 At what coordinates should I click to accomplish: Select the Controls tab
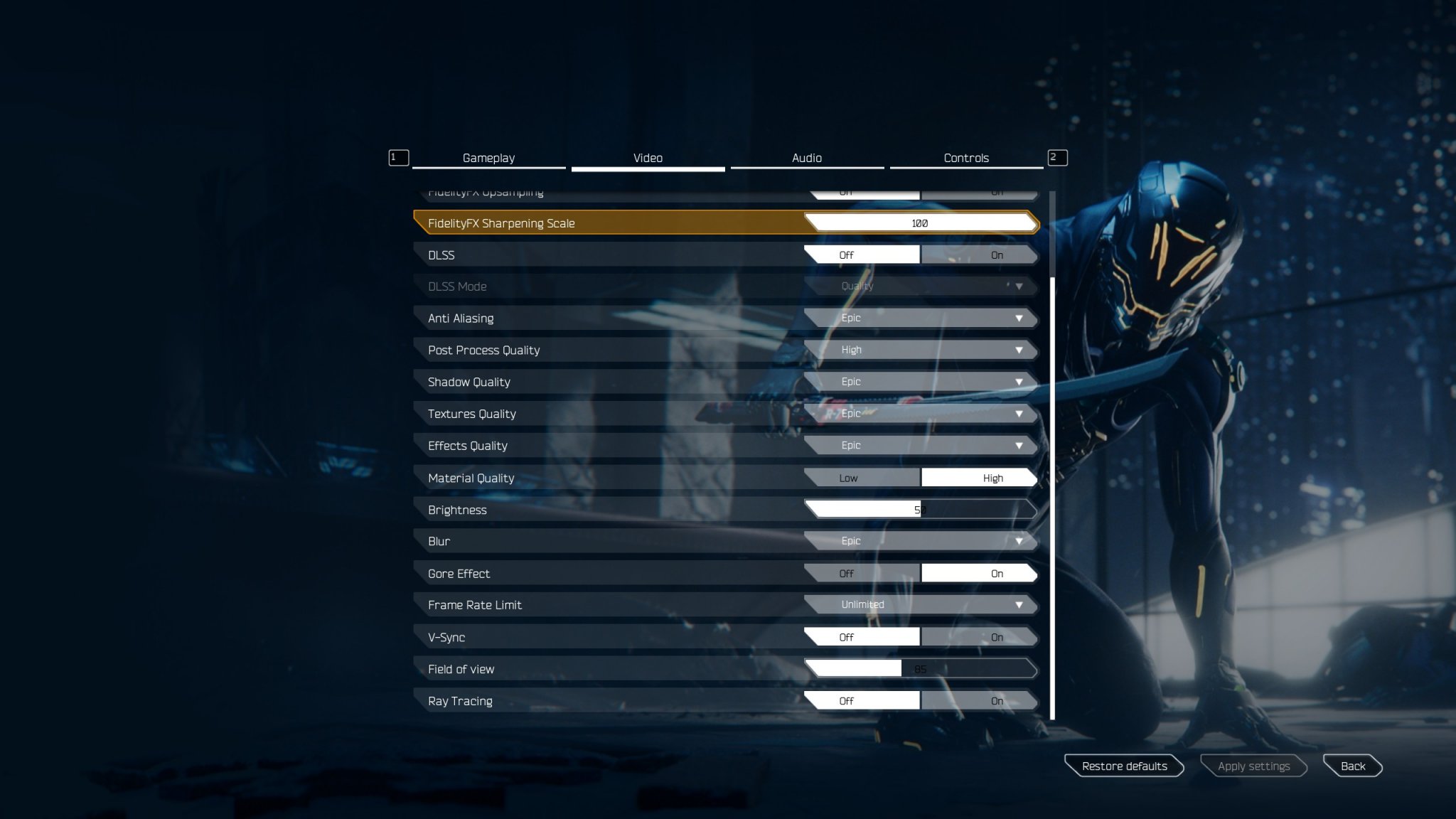(x=967, y=158)
